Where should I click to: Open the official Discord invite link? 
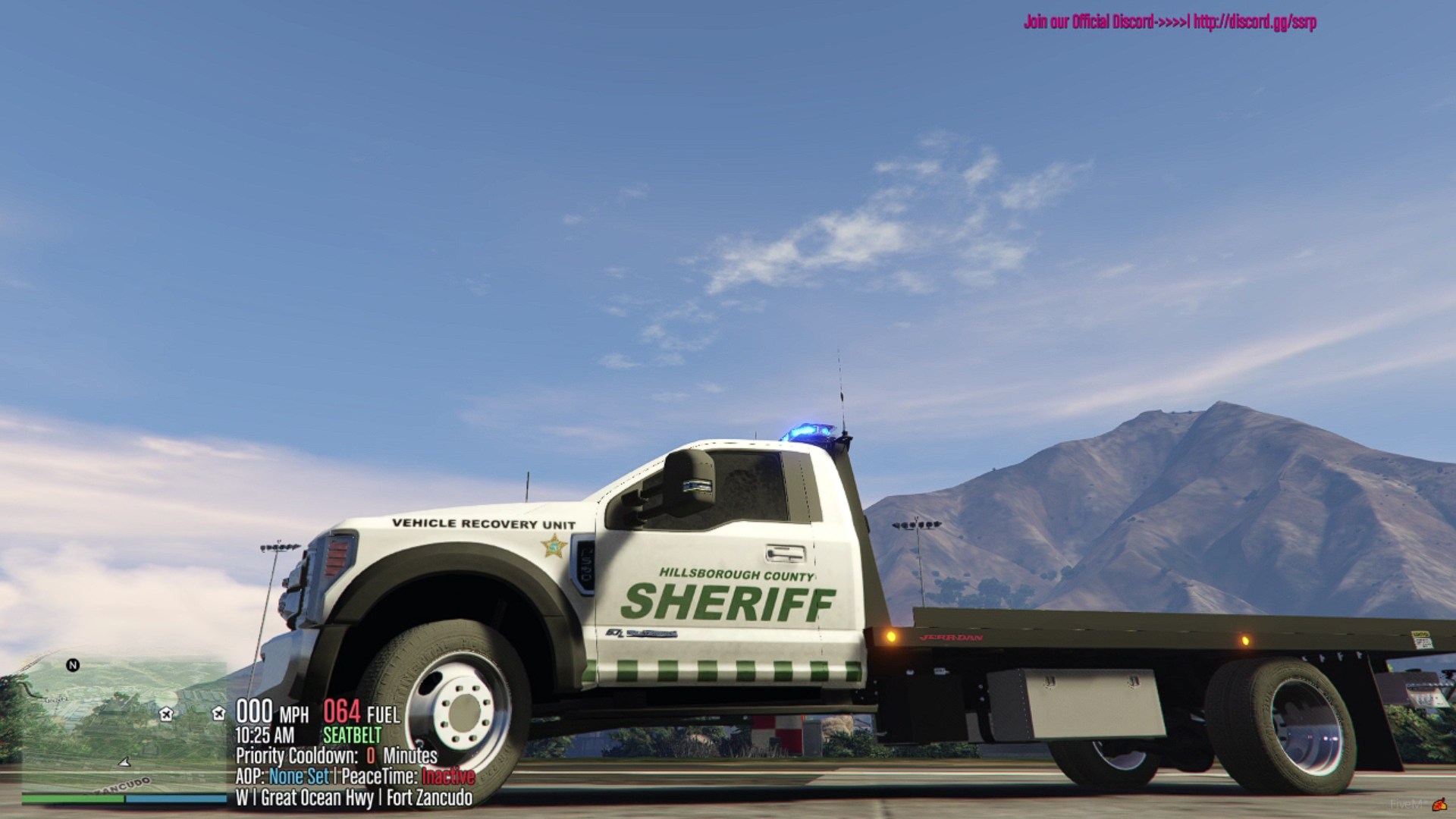pyautogui.click(x=1254, y=22)
